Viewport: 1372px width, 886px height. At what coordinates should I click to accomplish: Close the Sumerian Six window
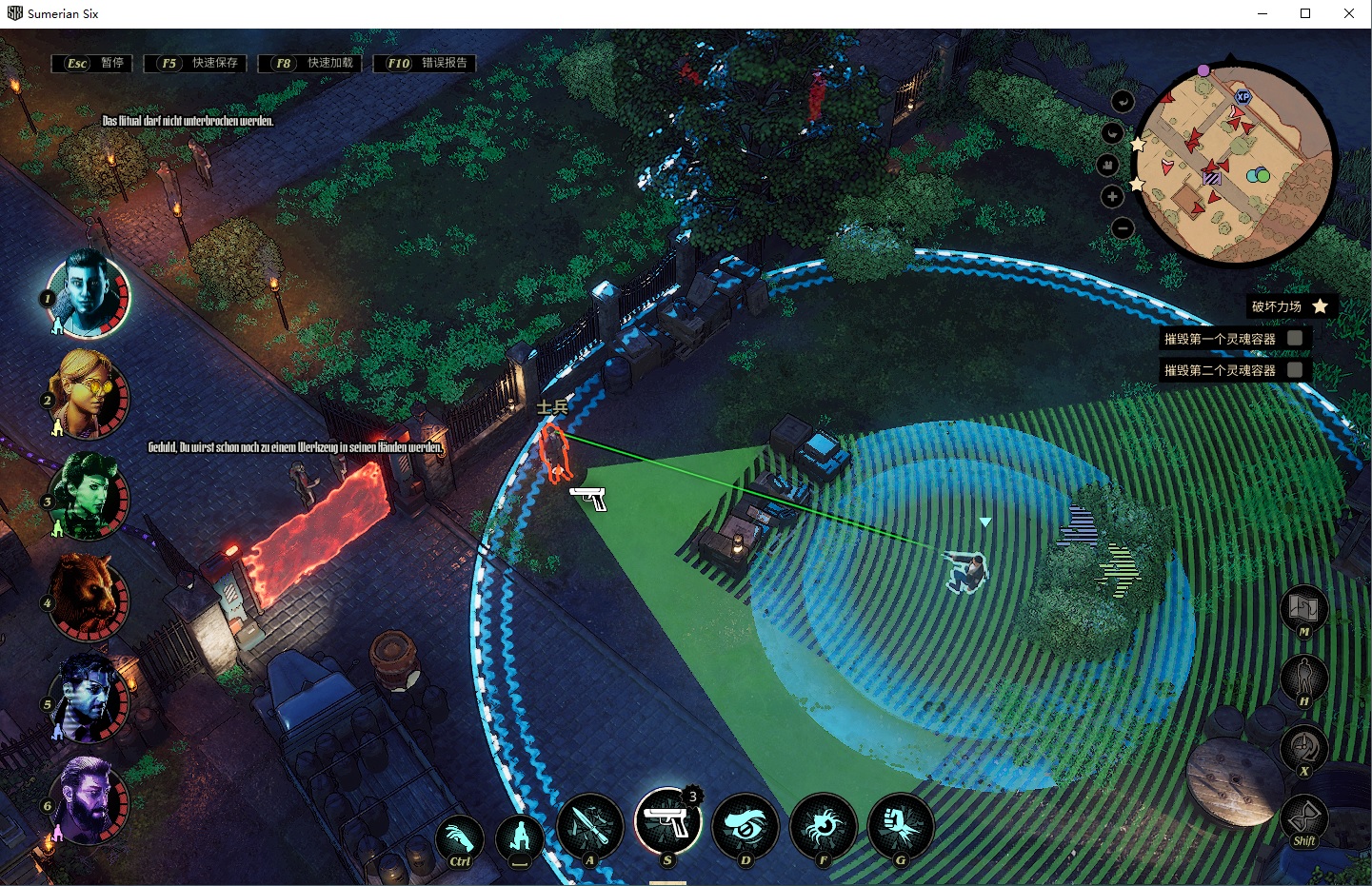1349,13
